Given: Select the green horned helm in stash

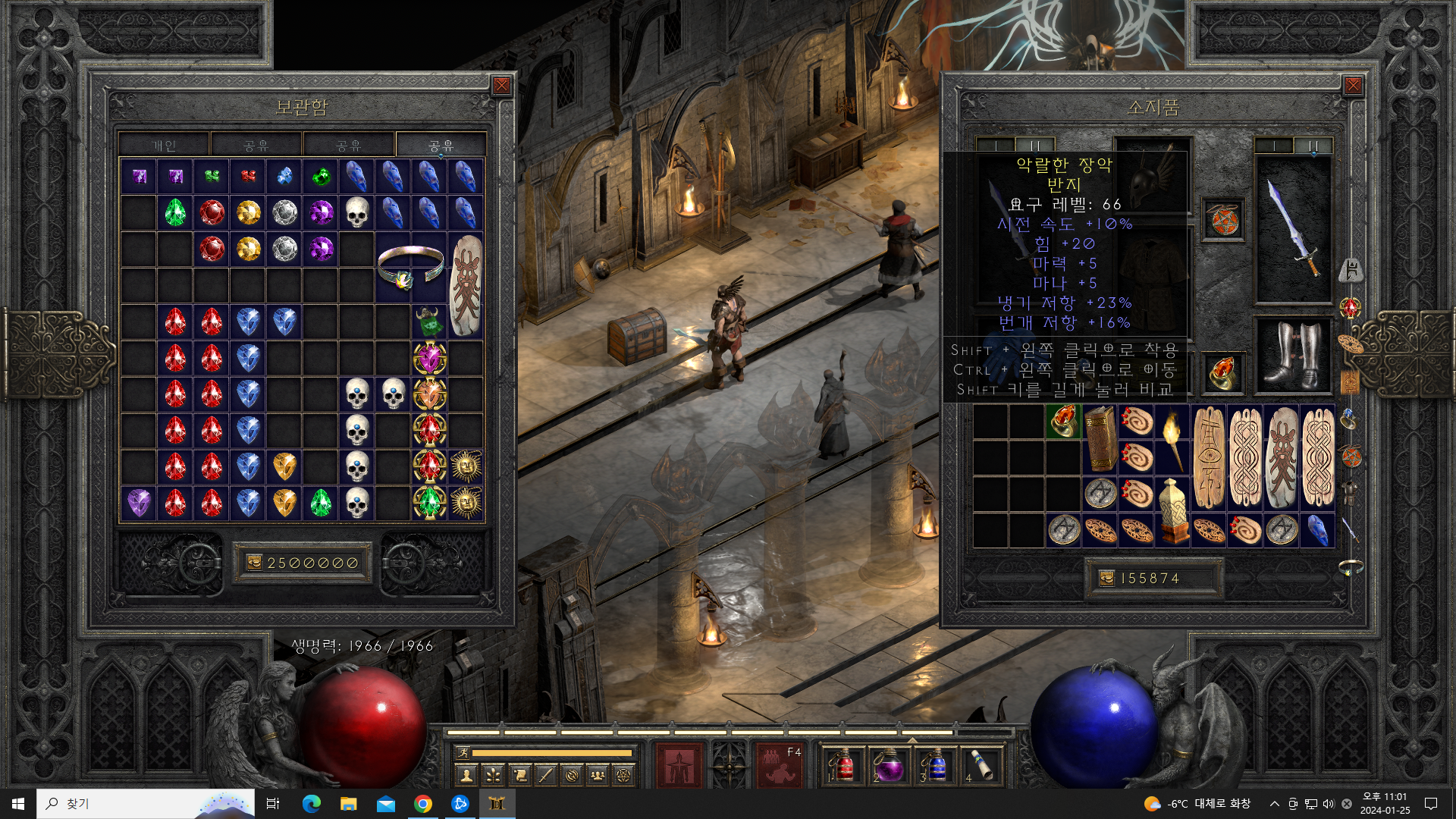Looking at the screenshot, I should click(429, 322).
